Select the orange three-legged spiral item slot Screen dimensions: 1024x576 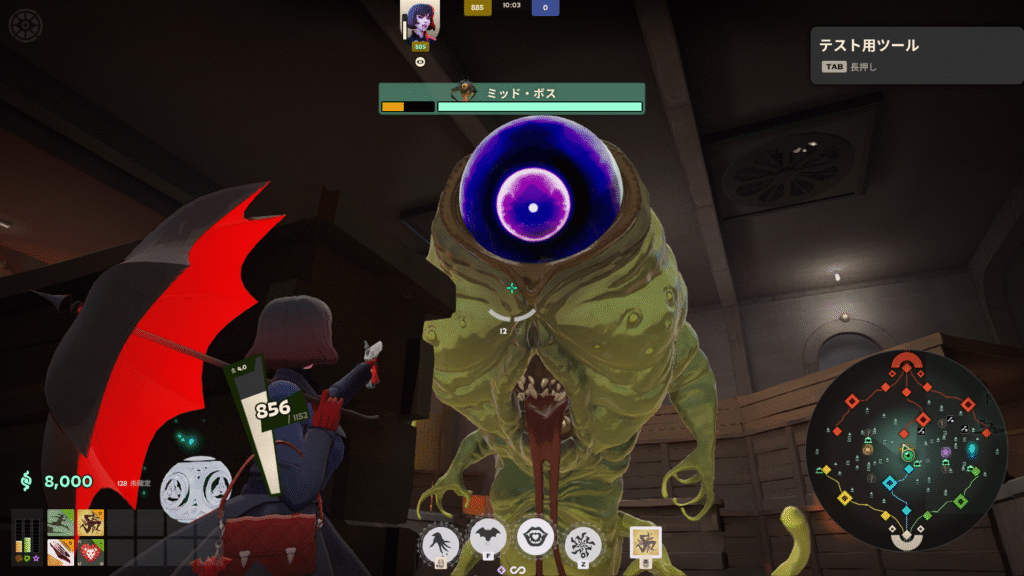[91, 522]
